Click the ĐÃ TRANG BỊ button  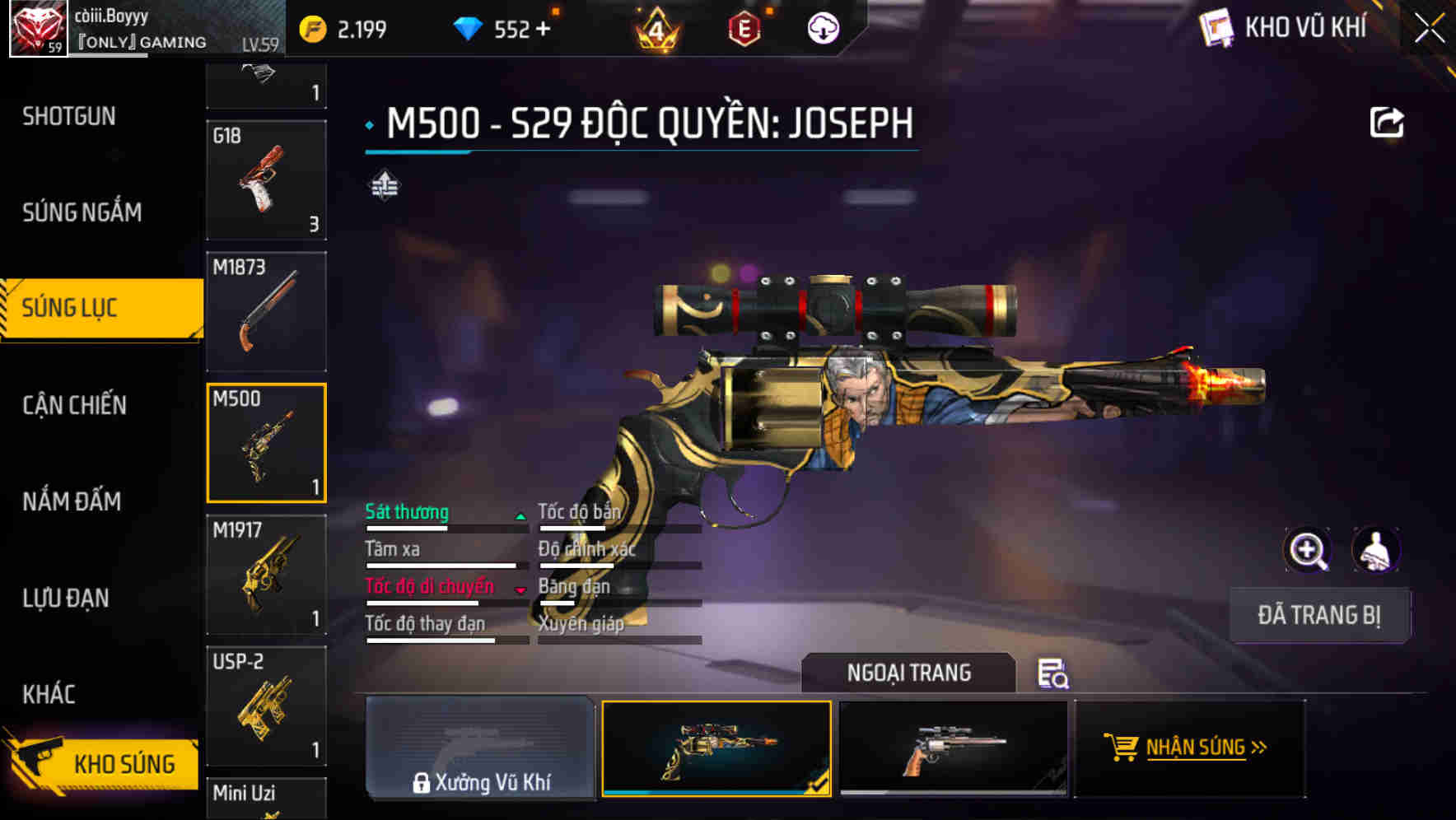click(x=1319, y=615)
